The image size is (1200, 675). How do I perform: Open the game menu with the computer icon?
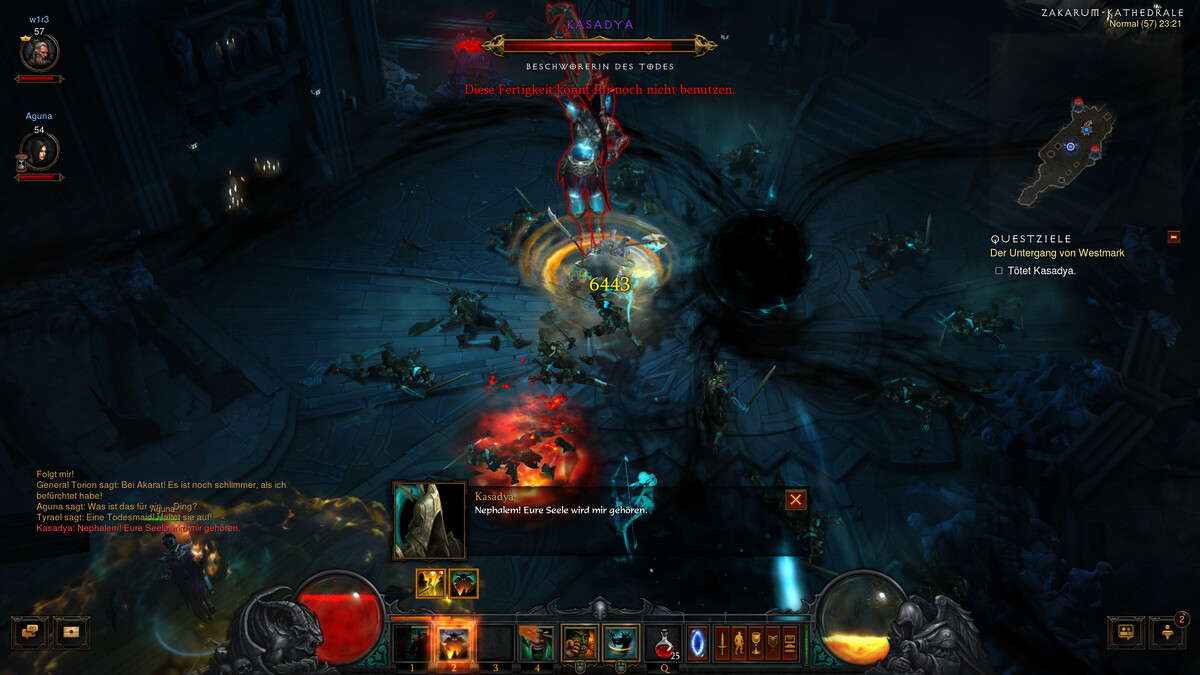[789, 642]
